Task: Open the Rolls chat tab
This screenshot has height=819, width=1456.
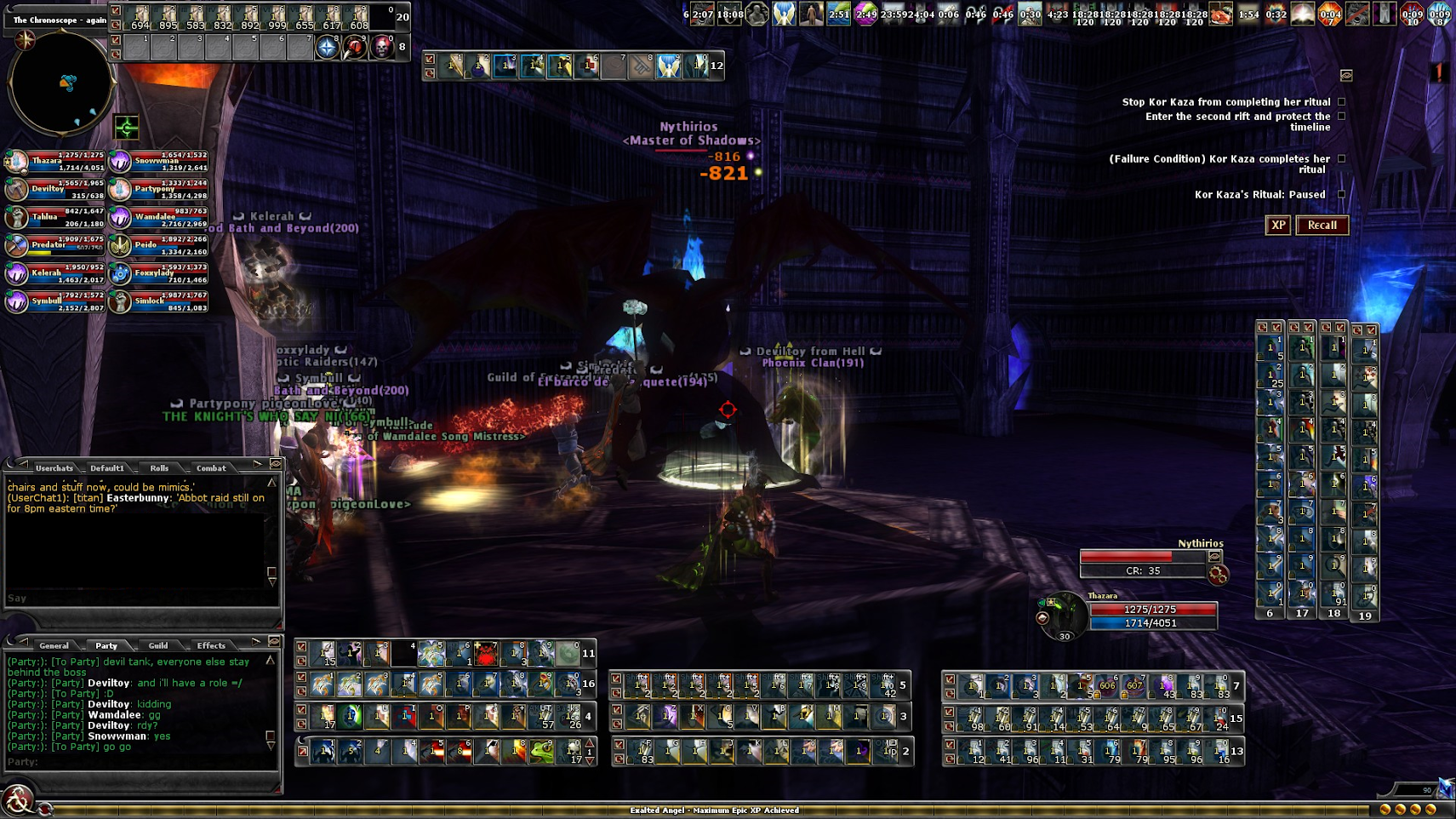Action: tap(159, 468)
